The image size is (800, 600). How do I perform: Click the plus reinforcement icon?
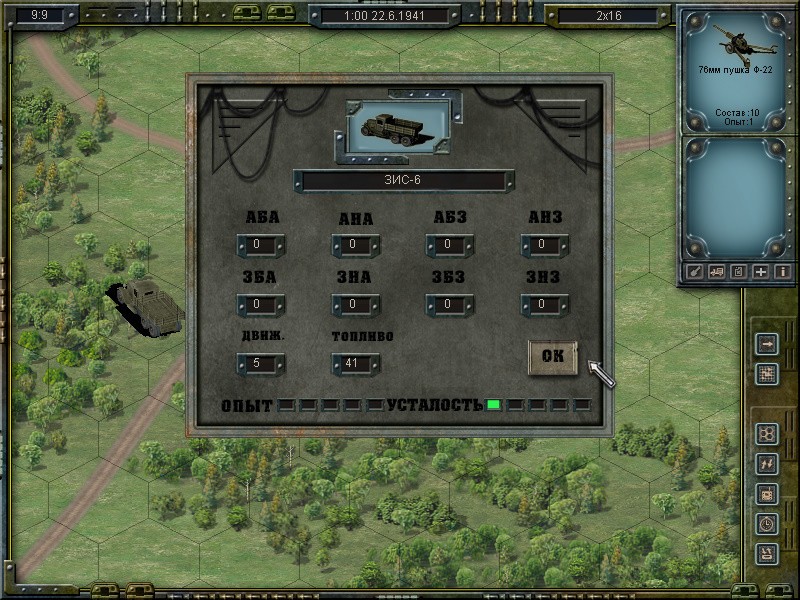[761, 271]
